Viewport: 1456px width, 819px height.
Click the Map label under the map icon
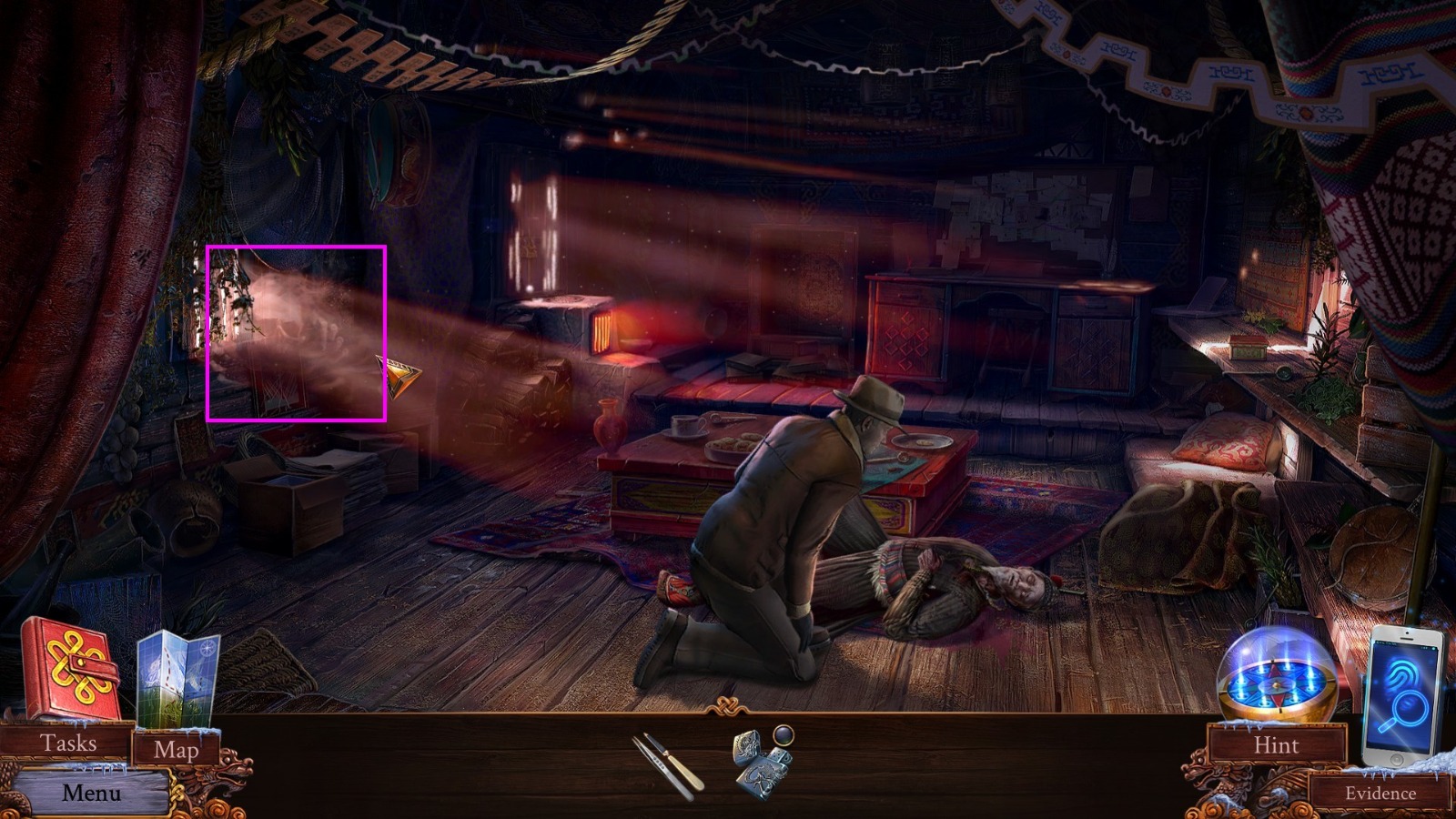pos(178,750)
